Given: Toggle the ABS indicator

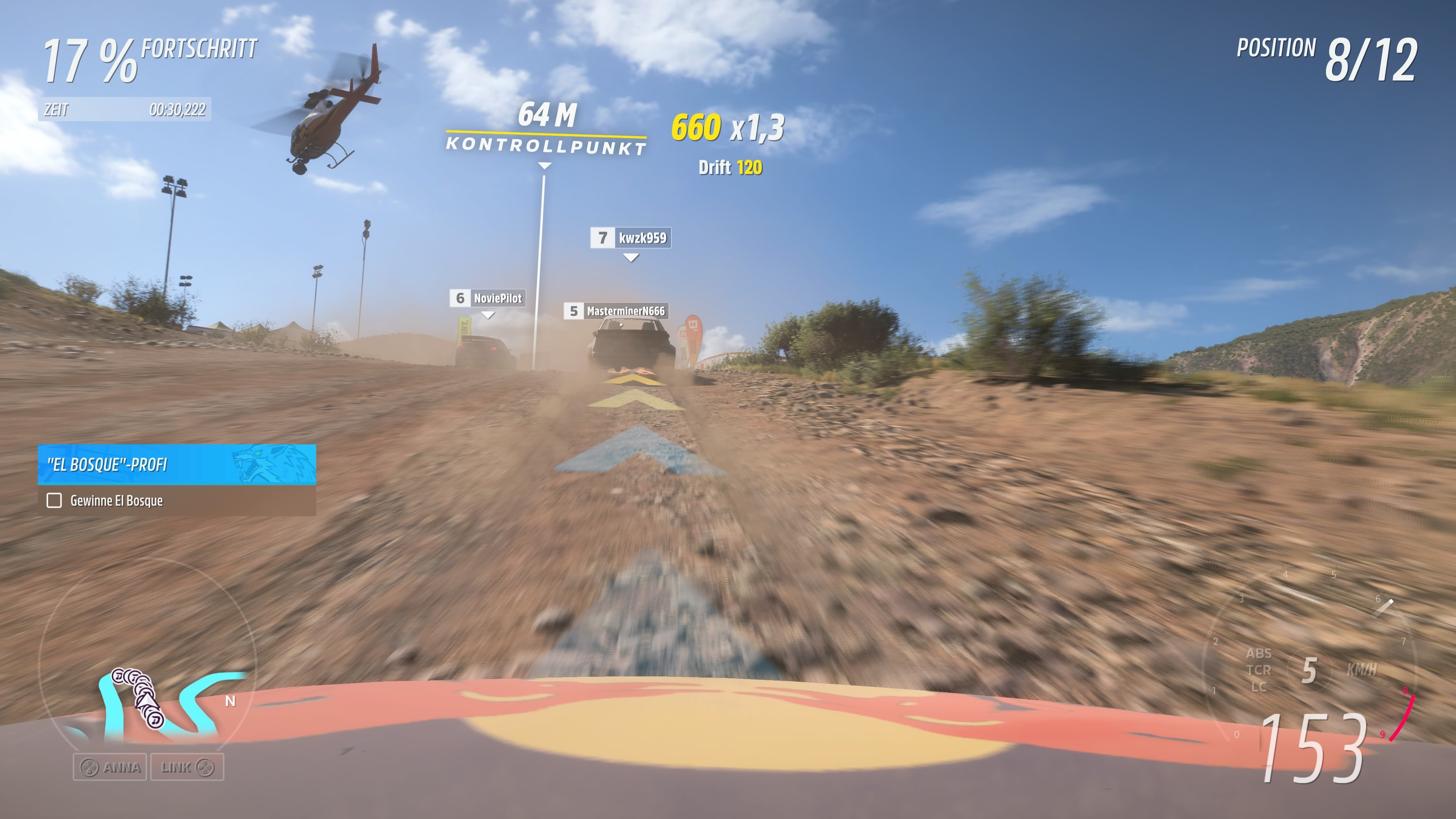Looking at the screenshot, I should (1260, 654).
